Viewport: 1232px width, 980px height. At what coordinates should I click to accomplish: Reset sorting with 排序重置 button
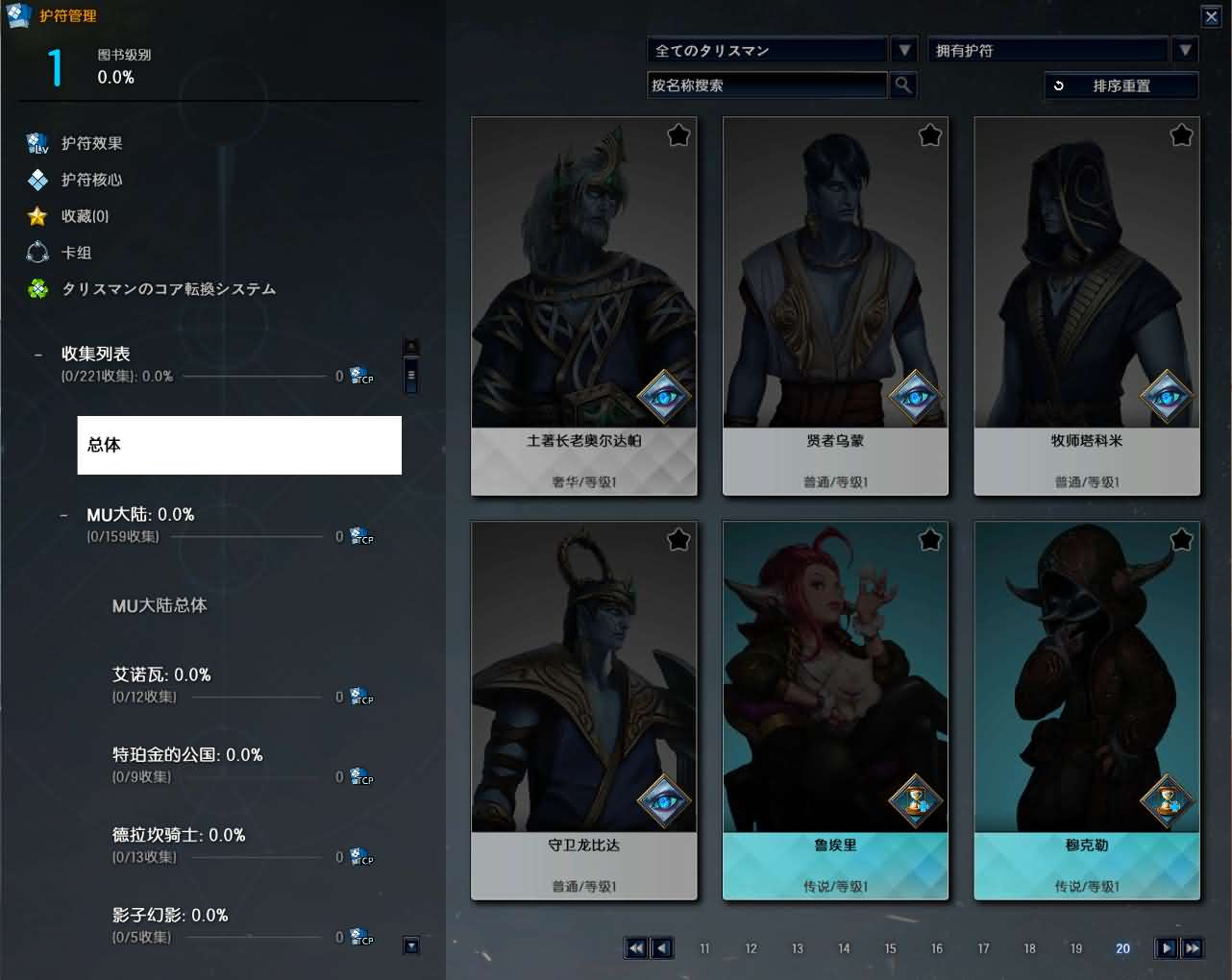1121,86
